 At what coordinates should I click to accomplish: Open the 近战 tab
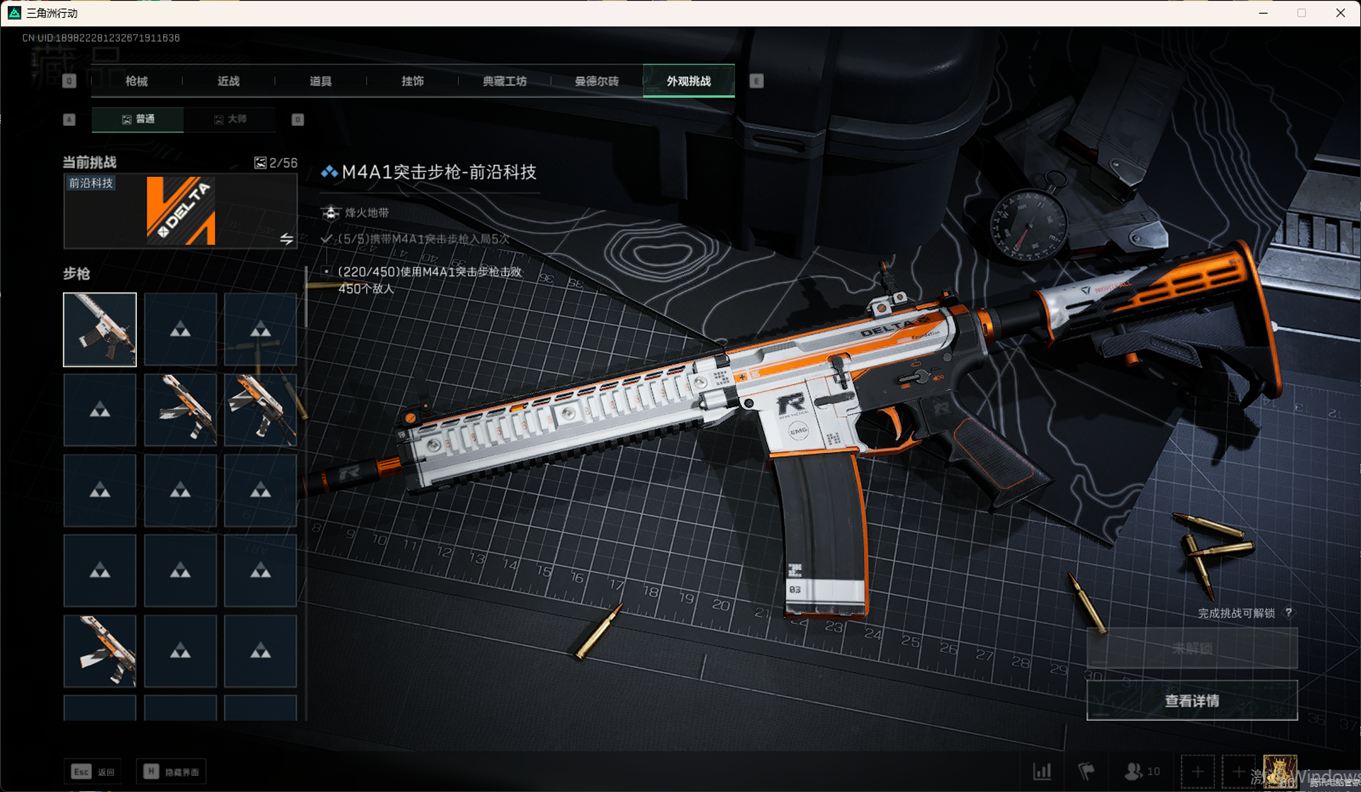[x=229, y=81]
